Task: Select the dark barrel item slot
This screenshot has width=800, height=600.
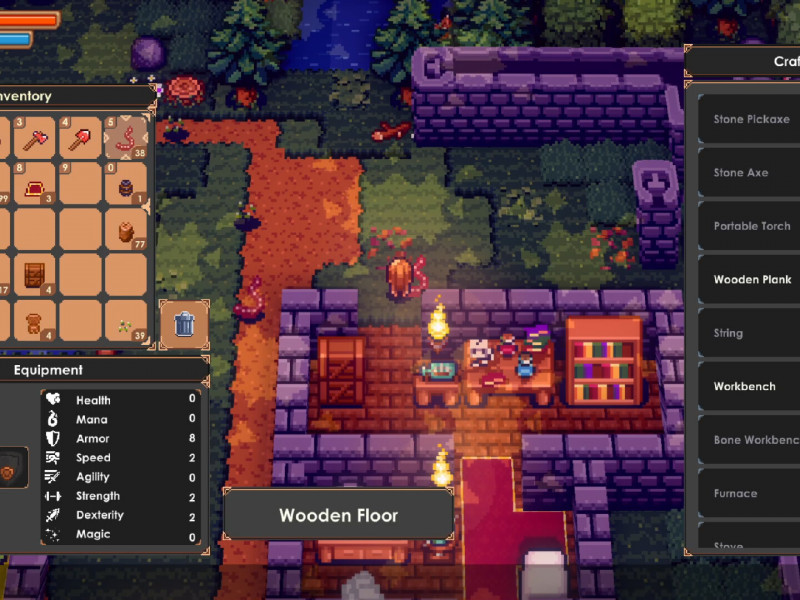Action: (126, 185)
